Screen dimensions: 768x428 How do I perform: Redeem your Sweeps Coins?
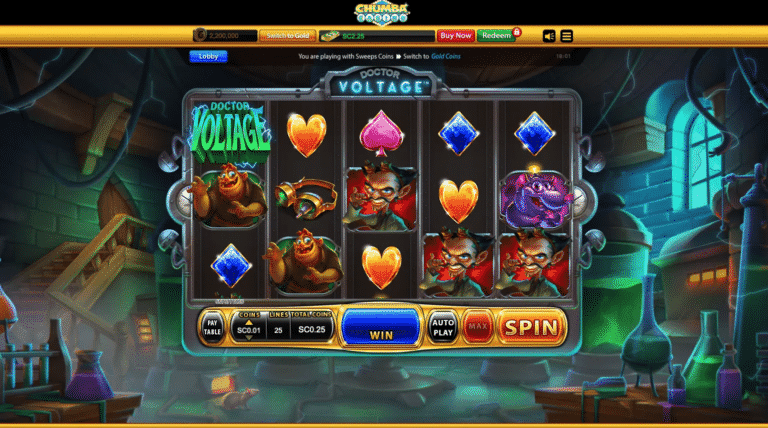point(496,35)
